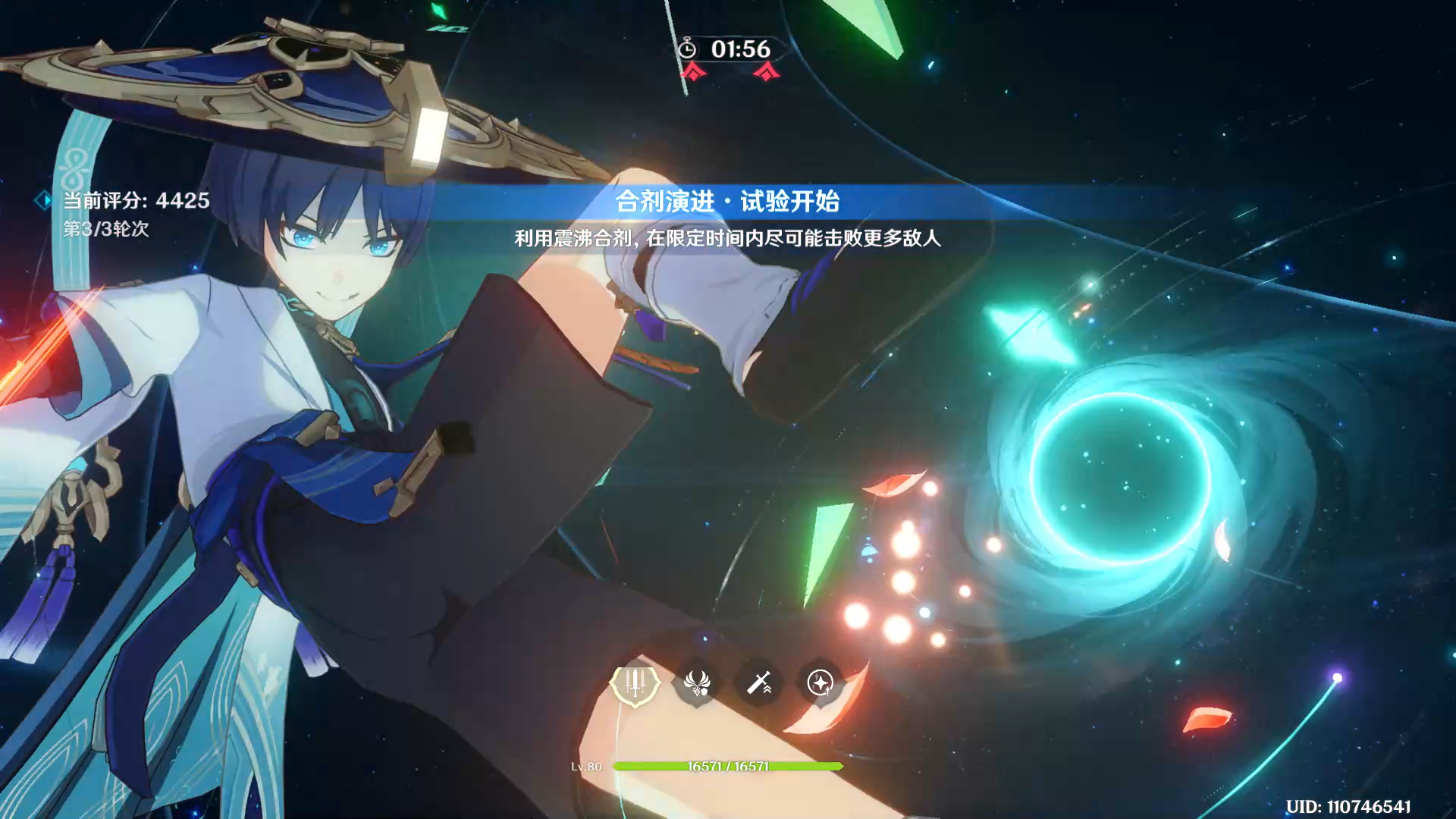Click the circled four-point star buff icon
This screenshot has height=819, width=1456.
pos(820,683)
